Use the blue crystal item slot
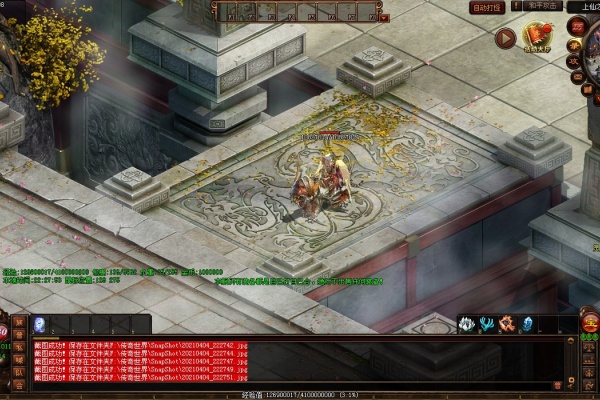The width and height of the screenshot is (600, 400). [x=527, y=324]
